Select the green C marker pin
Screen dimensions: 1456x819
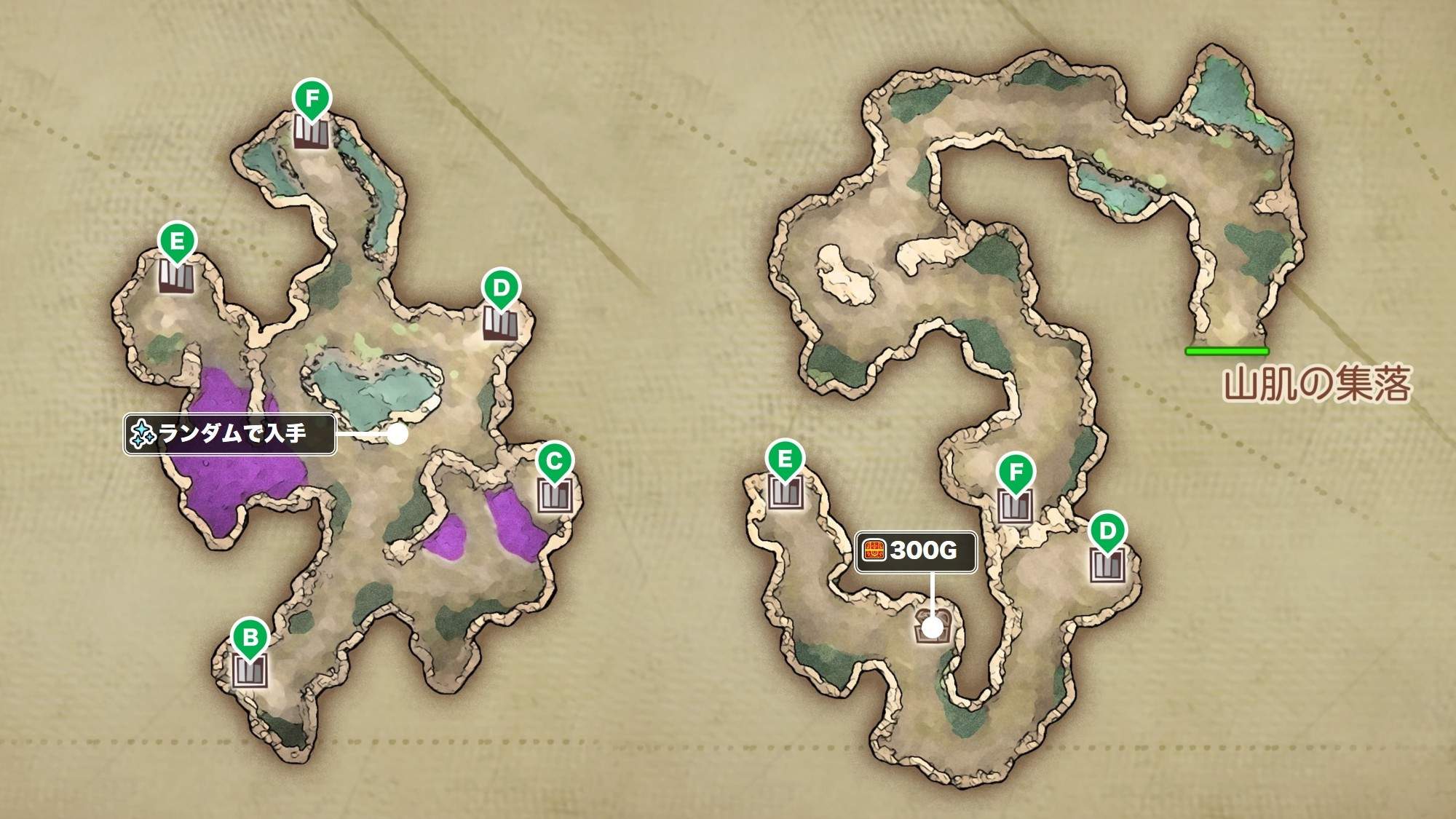554,462
